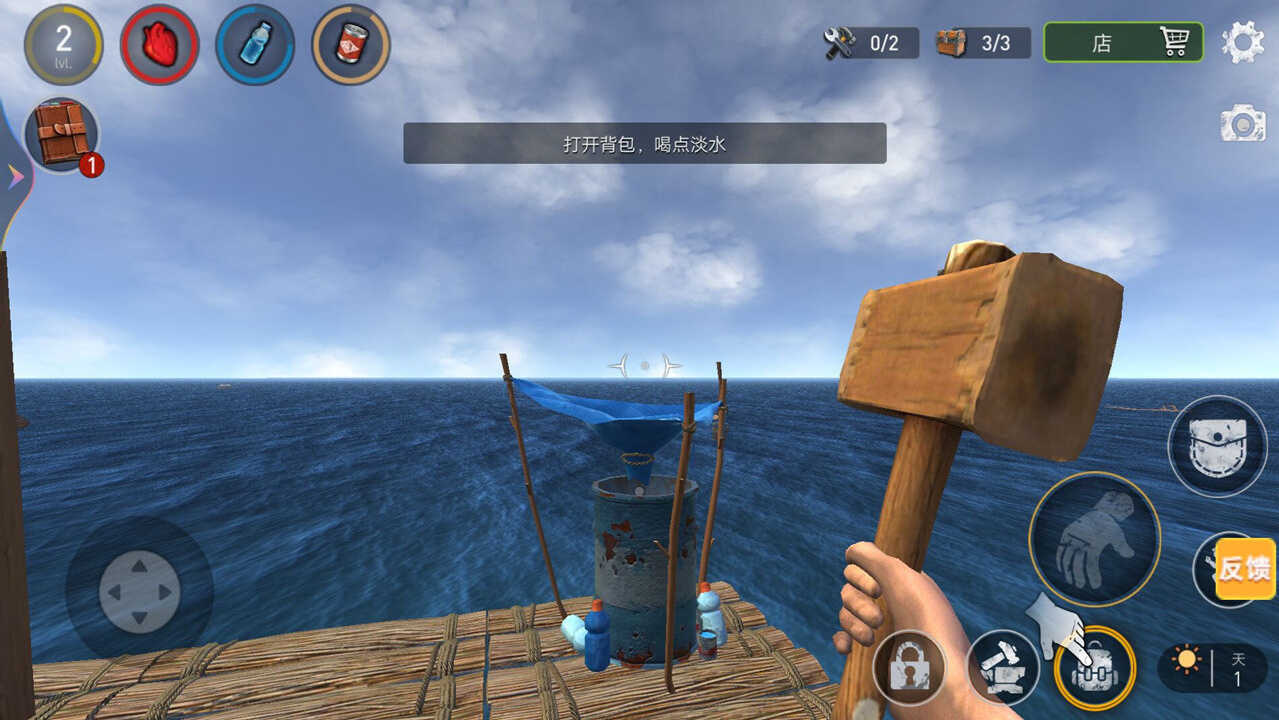Tap the padlock button
Screen dimensions: 1279x720
point(909,667)
